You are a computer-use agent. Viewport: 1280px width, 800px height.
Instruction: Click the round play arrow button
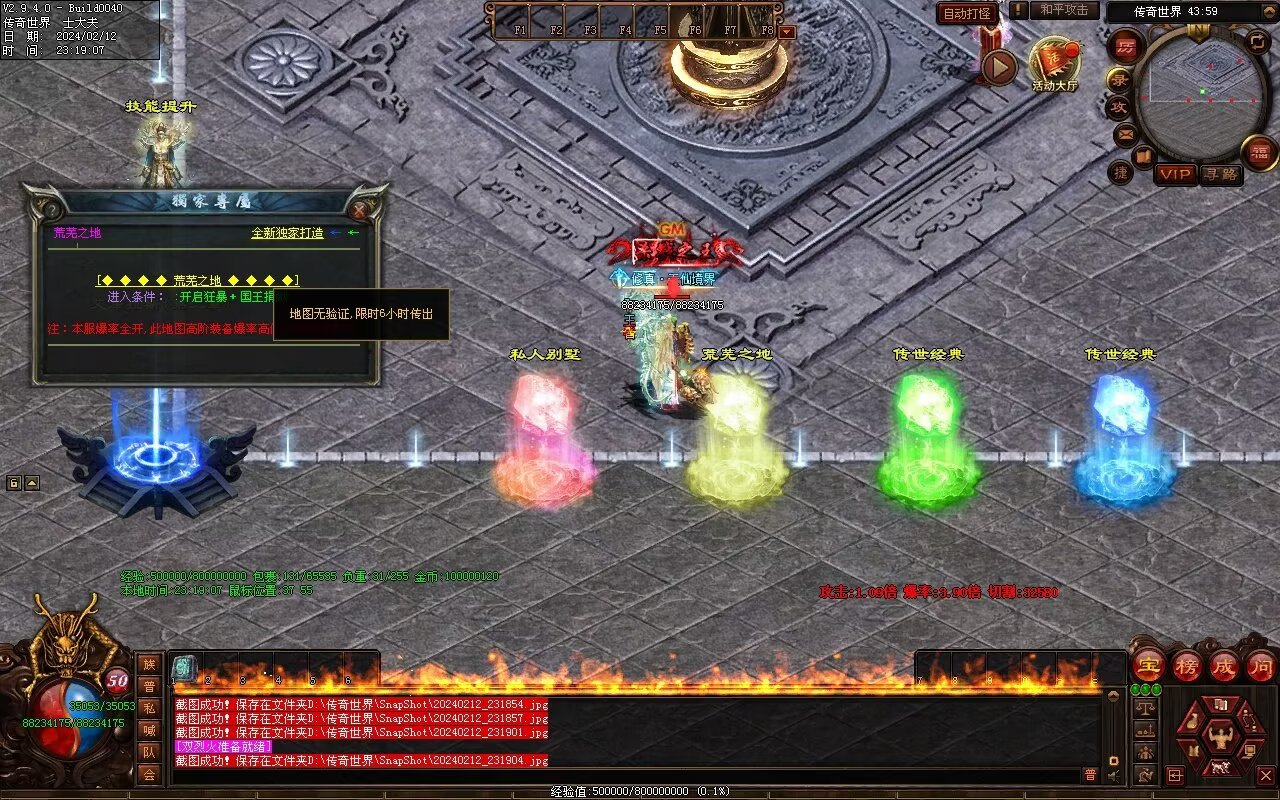tap(997, 67)
